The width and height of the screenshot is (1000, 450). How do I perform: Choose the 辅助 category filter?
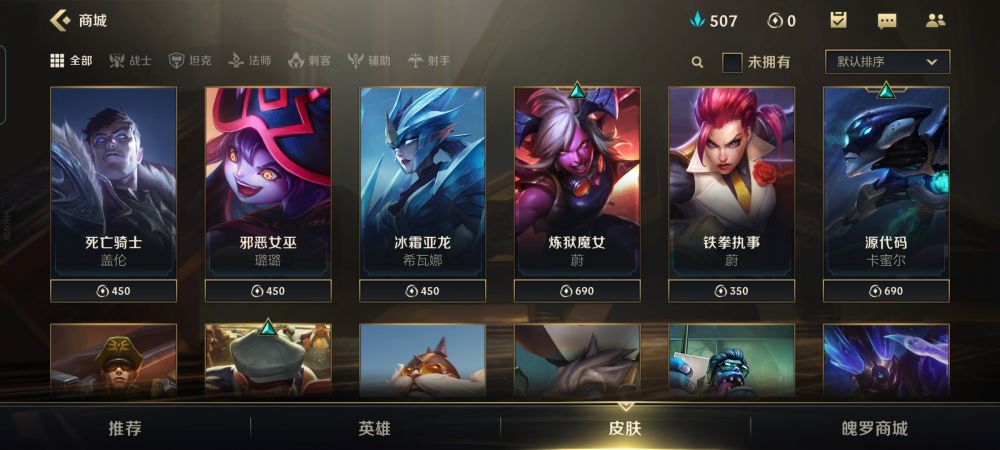pyautogui.click(x=369, y=61)
